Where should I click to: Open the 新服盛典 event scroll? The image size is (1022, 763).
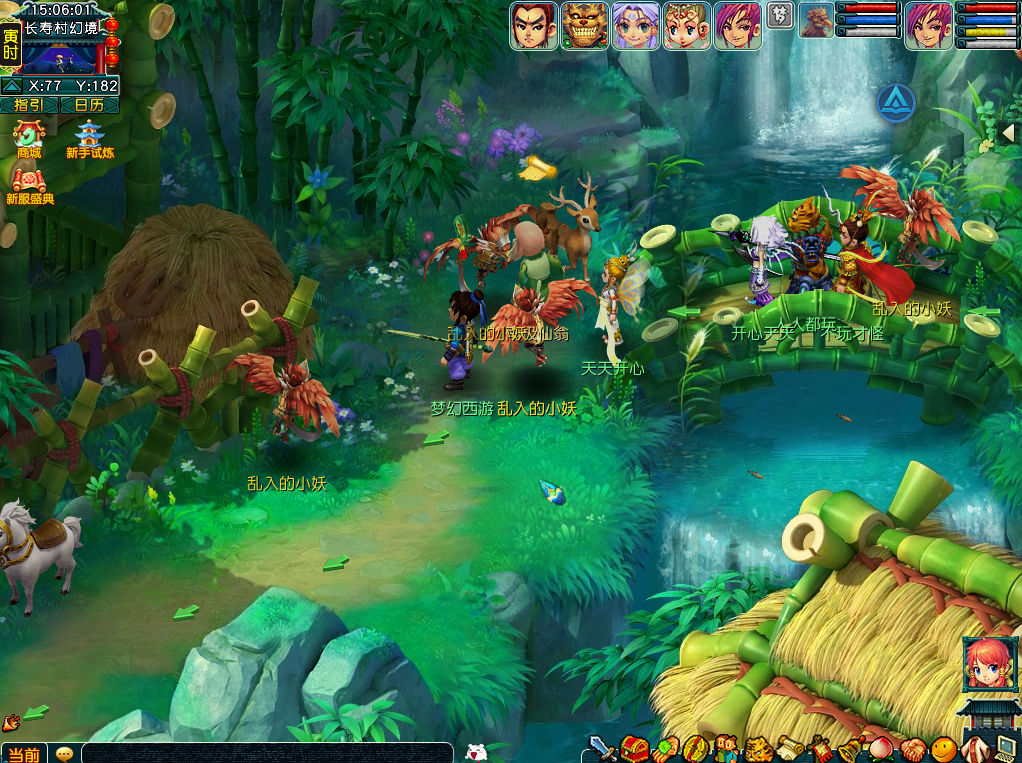pos(29,181)
